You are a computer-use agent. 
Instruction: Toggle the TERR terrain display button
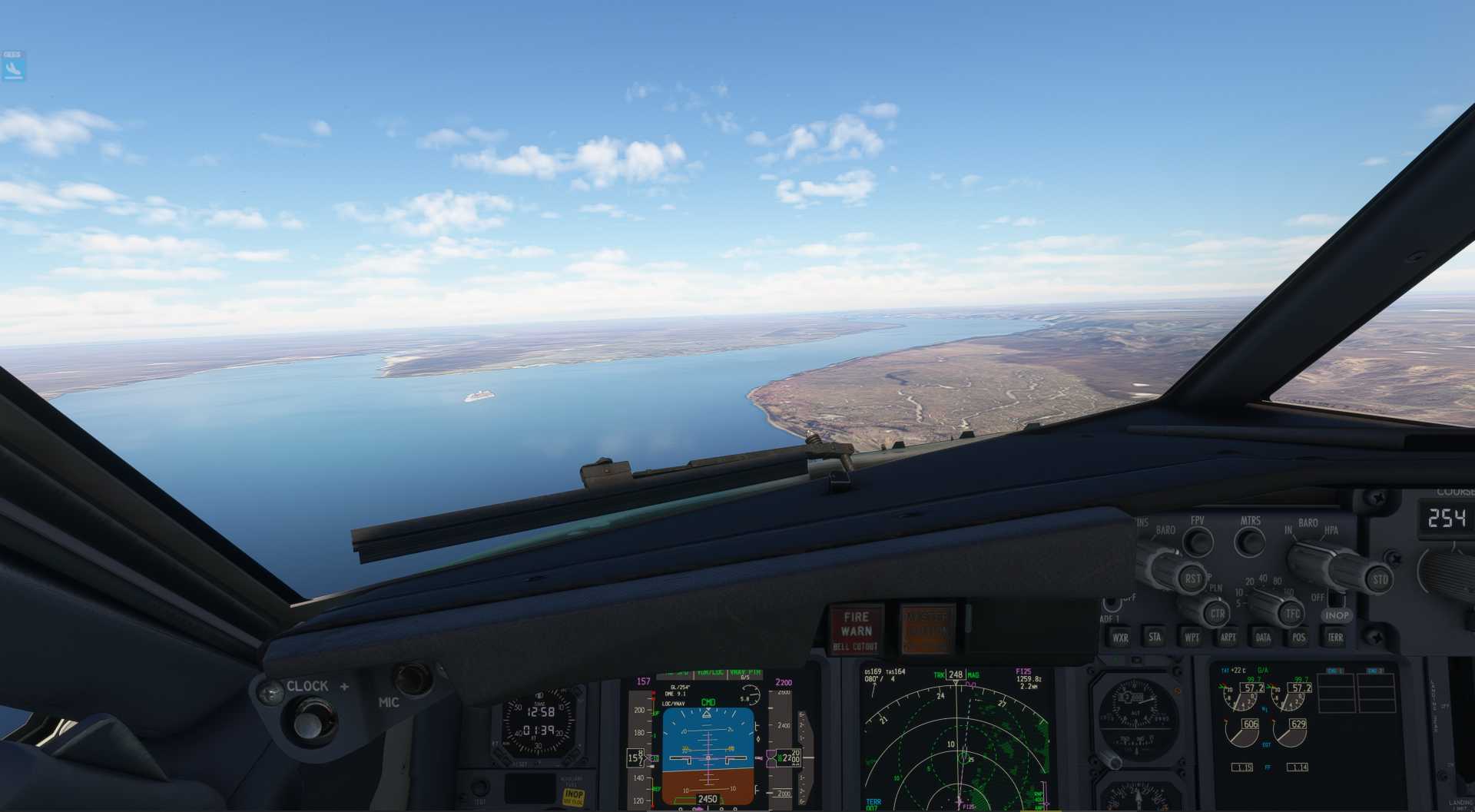pyautogui.click(x=1335, y=637)
